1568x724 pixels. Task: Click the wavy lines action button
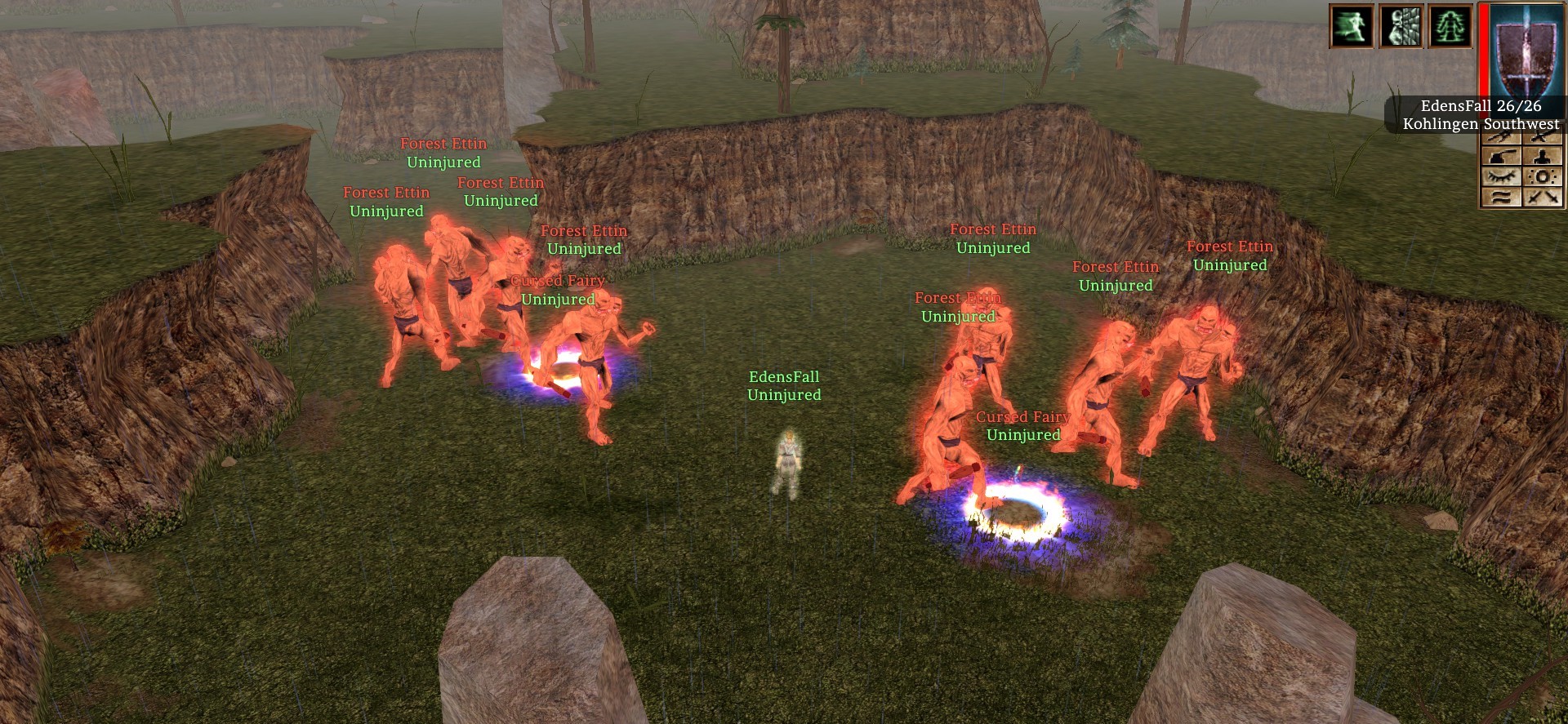click(1502, 197)
